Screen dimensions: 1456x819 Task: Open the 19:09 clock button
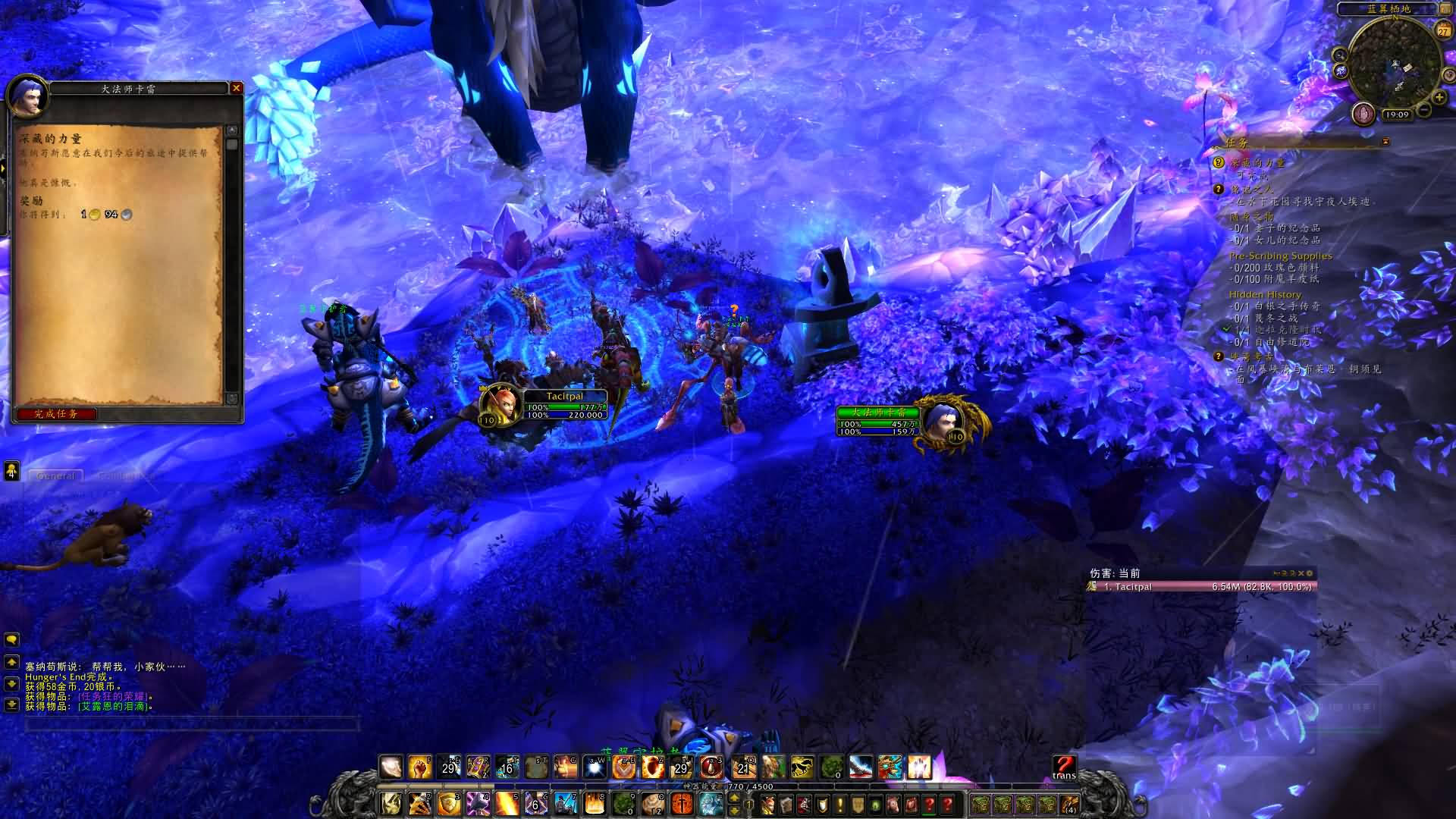pyautogui.click(x=1396, y=115)
